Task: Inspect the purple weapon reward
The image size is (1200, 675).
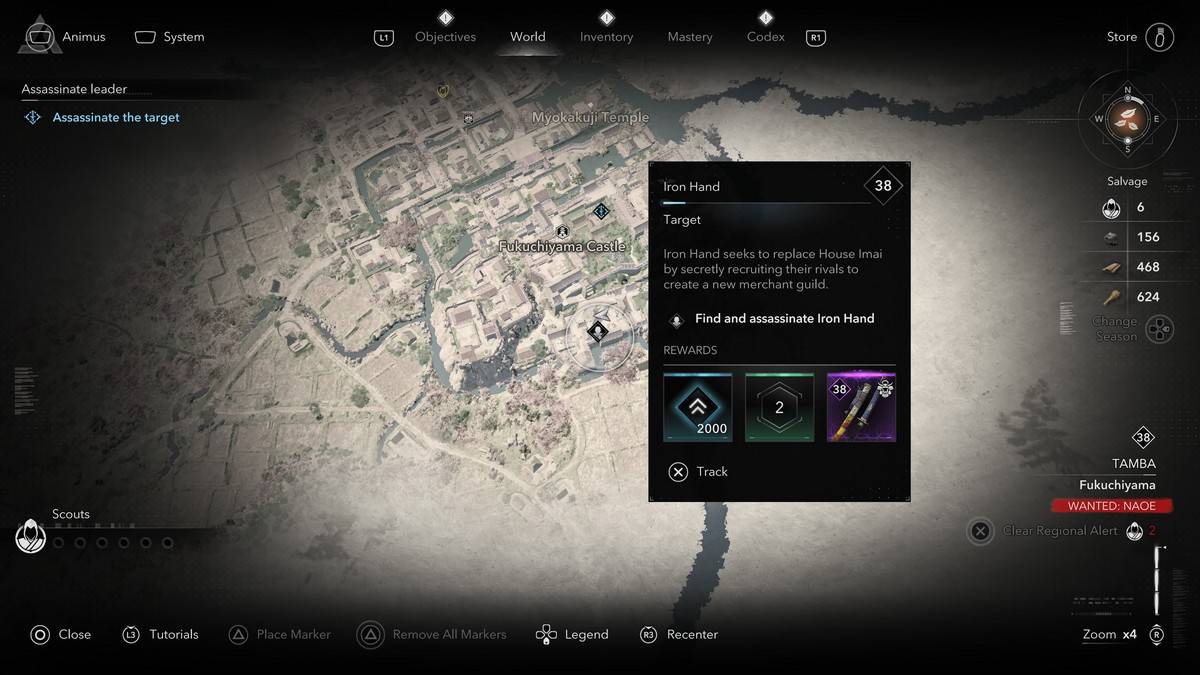Action: [x=861, y=407]
